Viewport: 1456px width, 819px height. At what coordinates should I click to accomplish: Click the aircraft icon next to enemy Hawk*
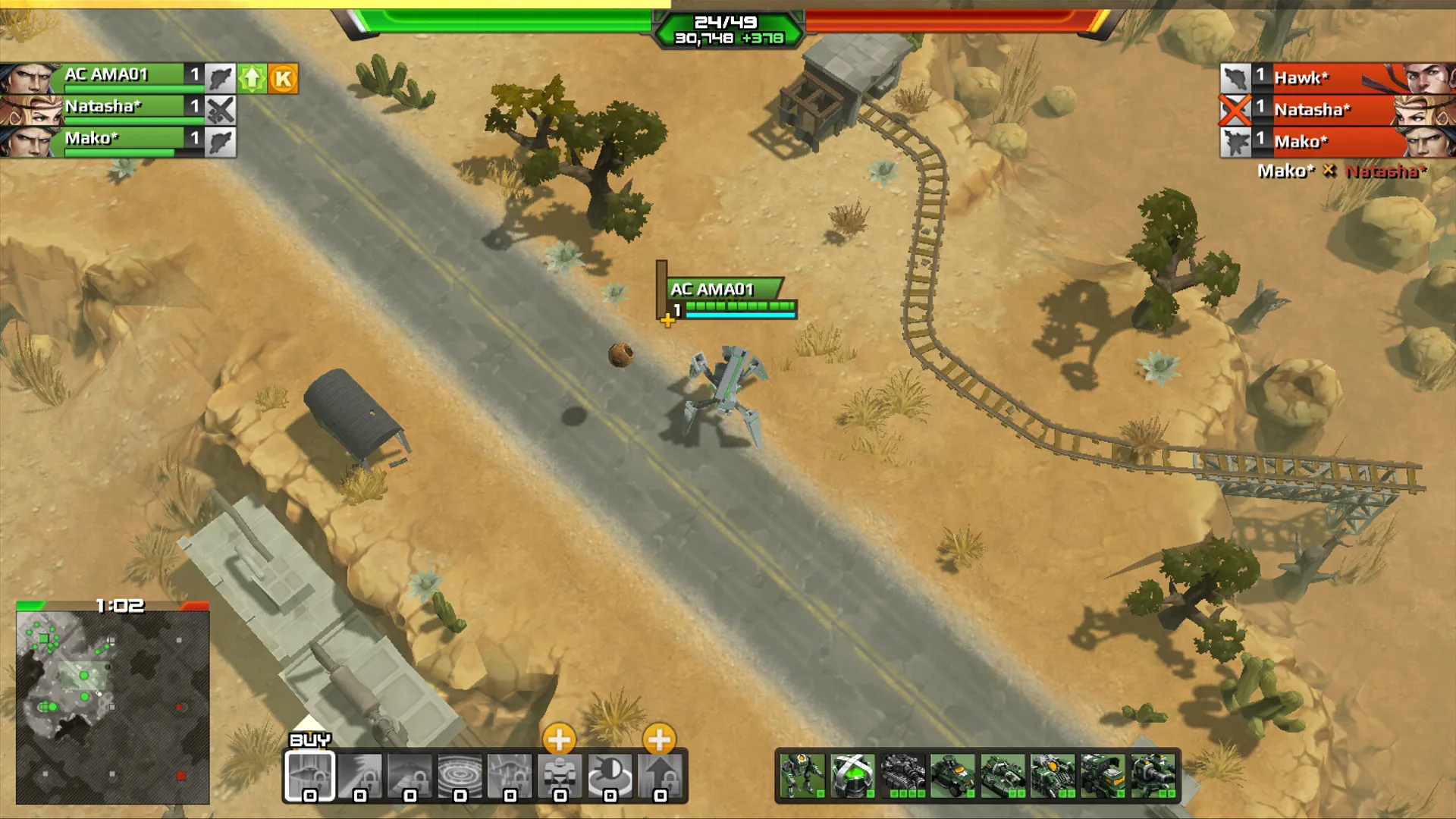pos(1235,77)
